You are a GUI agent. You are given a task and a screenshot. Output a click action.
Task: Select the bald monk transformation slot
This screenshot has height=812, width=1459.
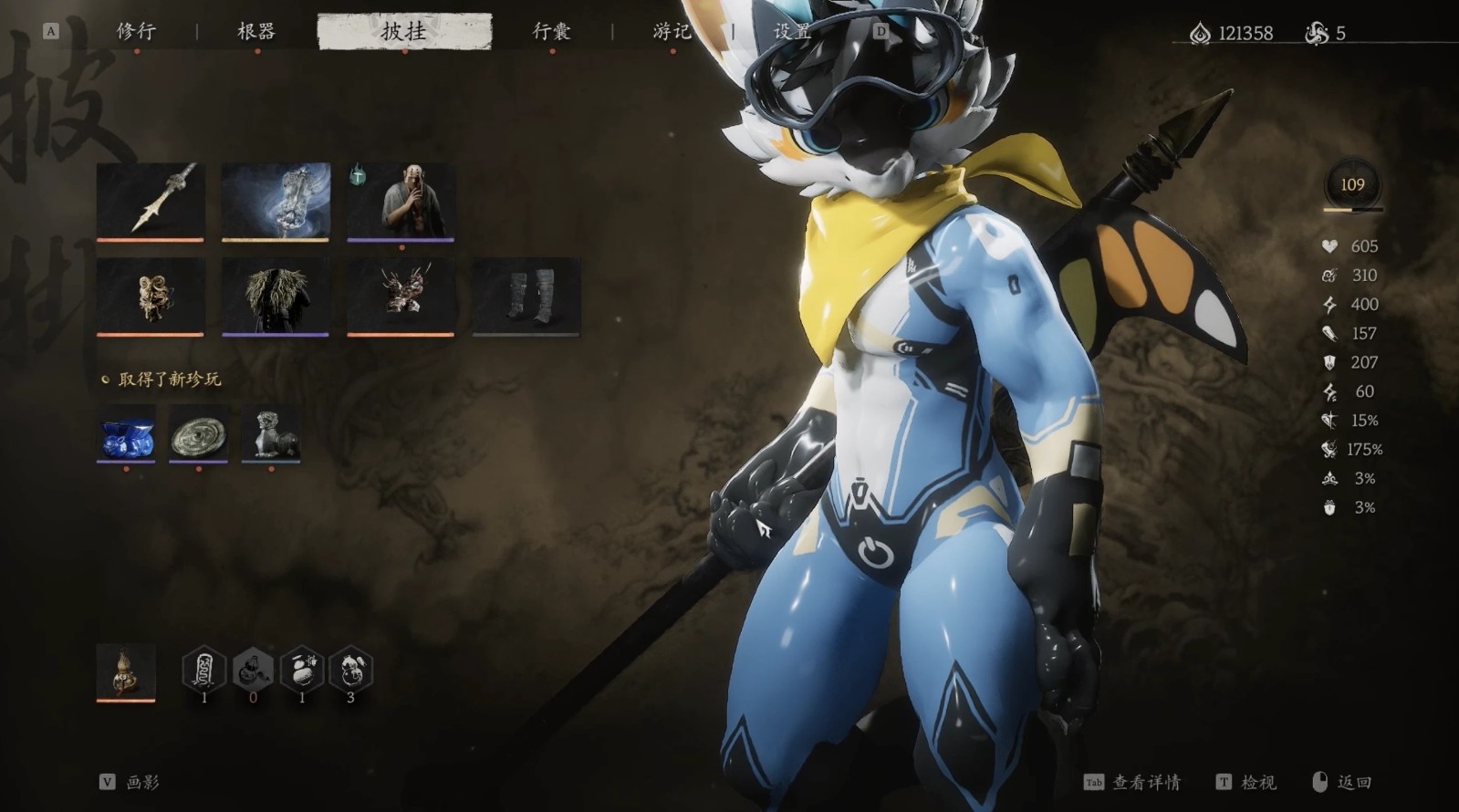[401, 202]
